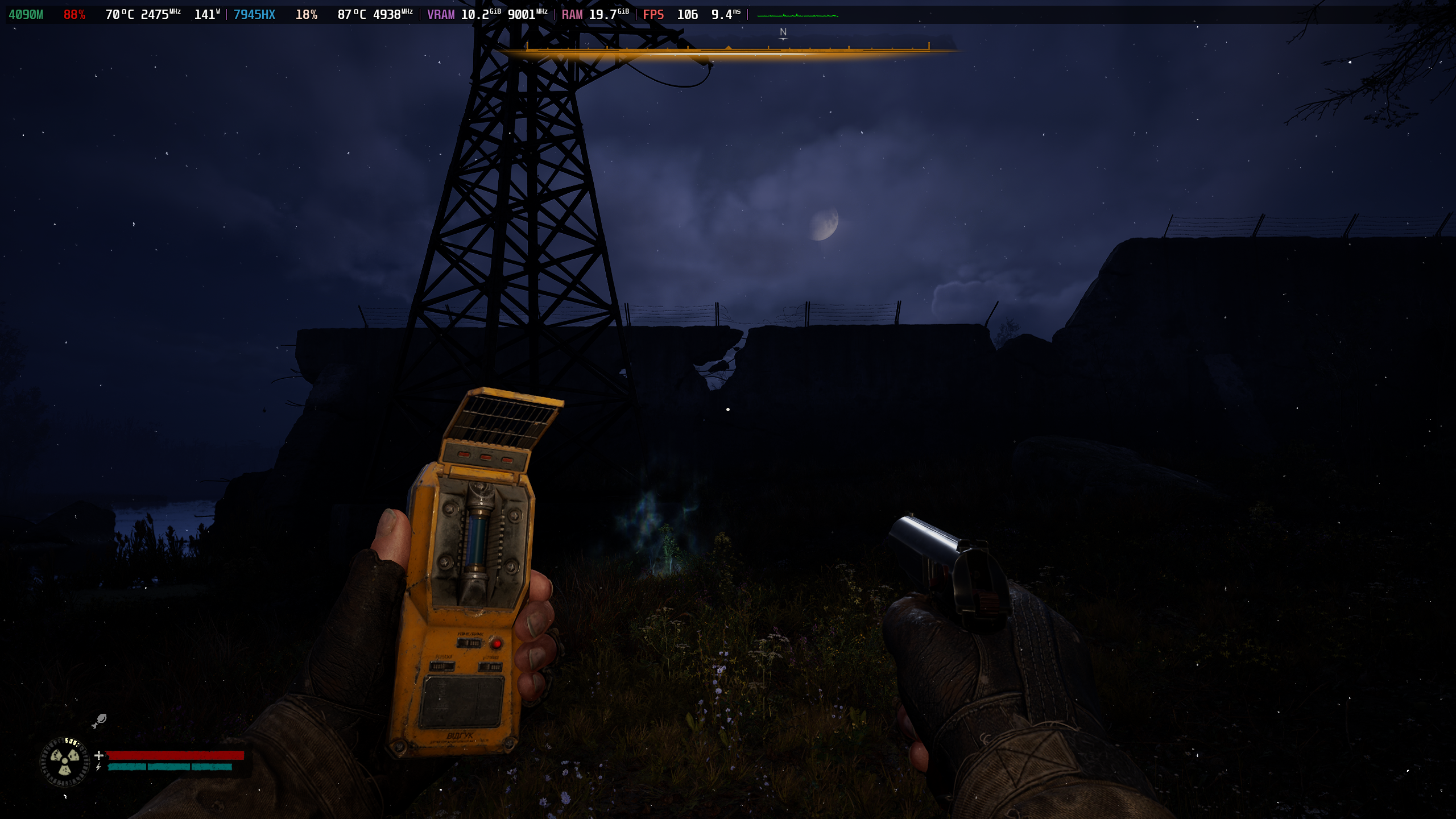Click the crosshair dot at screen center
The image size is (1456, 819).
(727, 408)
